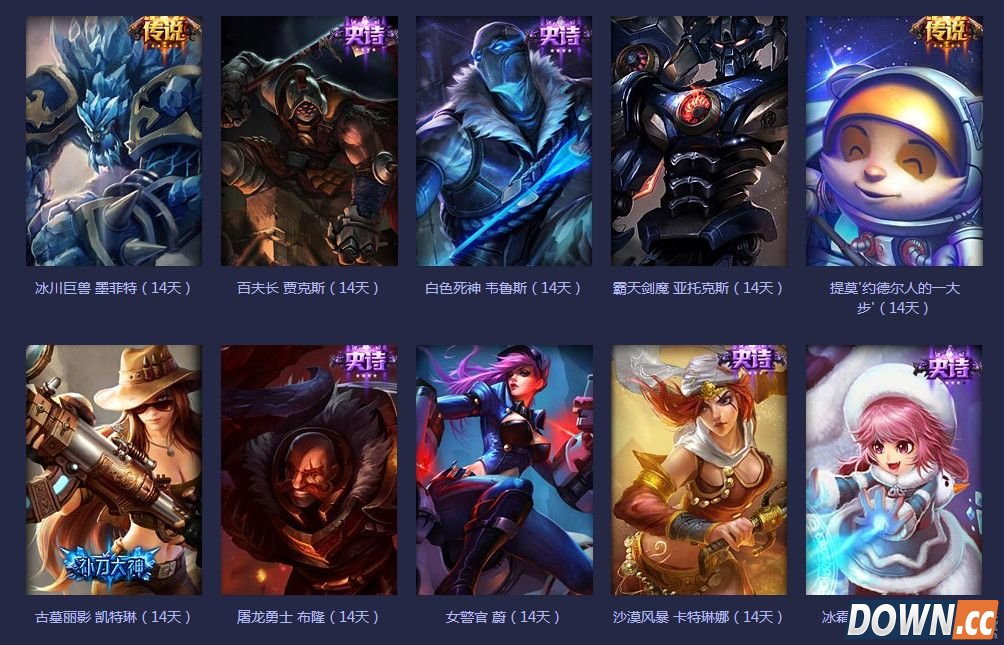
Task: Click the 女警官 蔚 (14天) caption
Action: pyautogui.click(x=504, y=617)
